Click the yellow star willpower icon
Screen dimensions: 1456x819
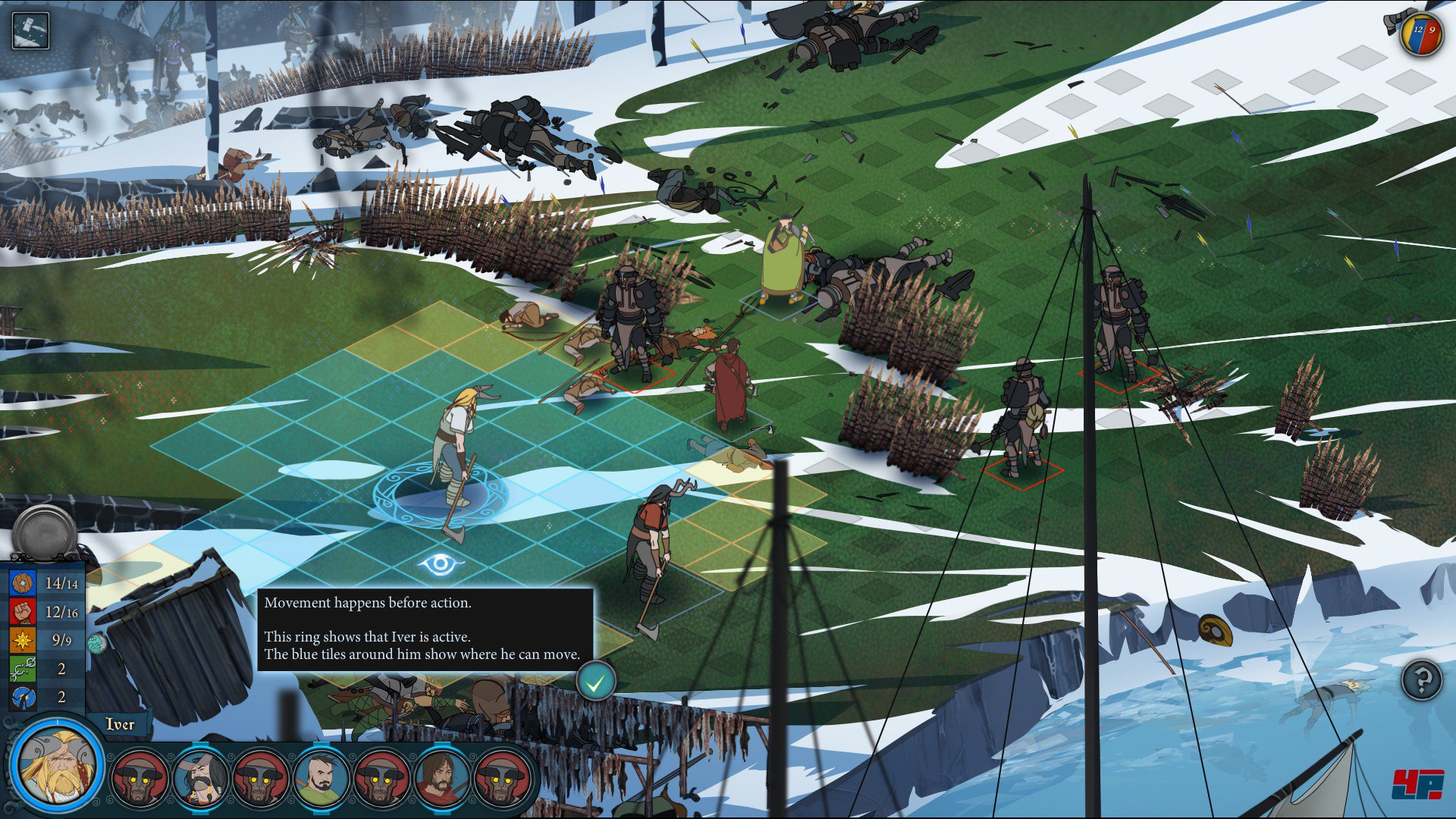pos(23,640)
